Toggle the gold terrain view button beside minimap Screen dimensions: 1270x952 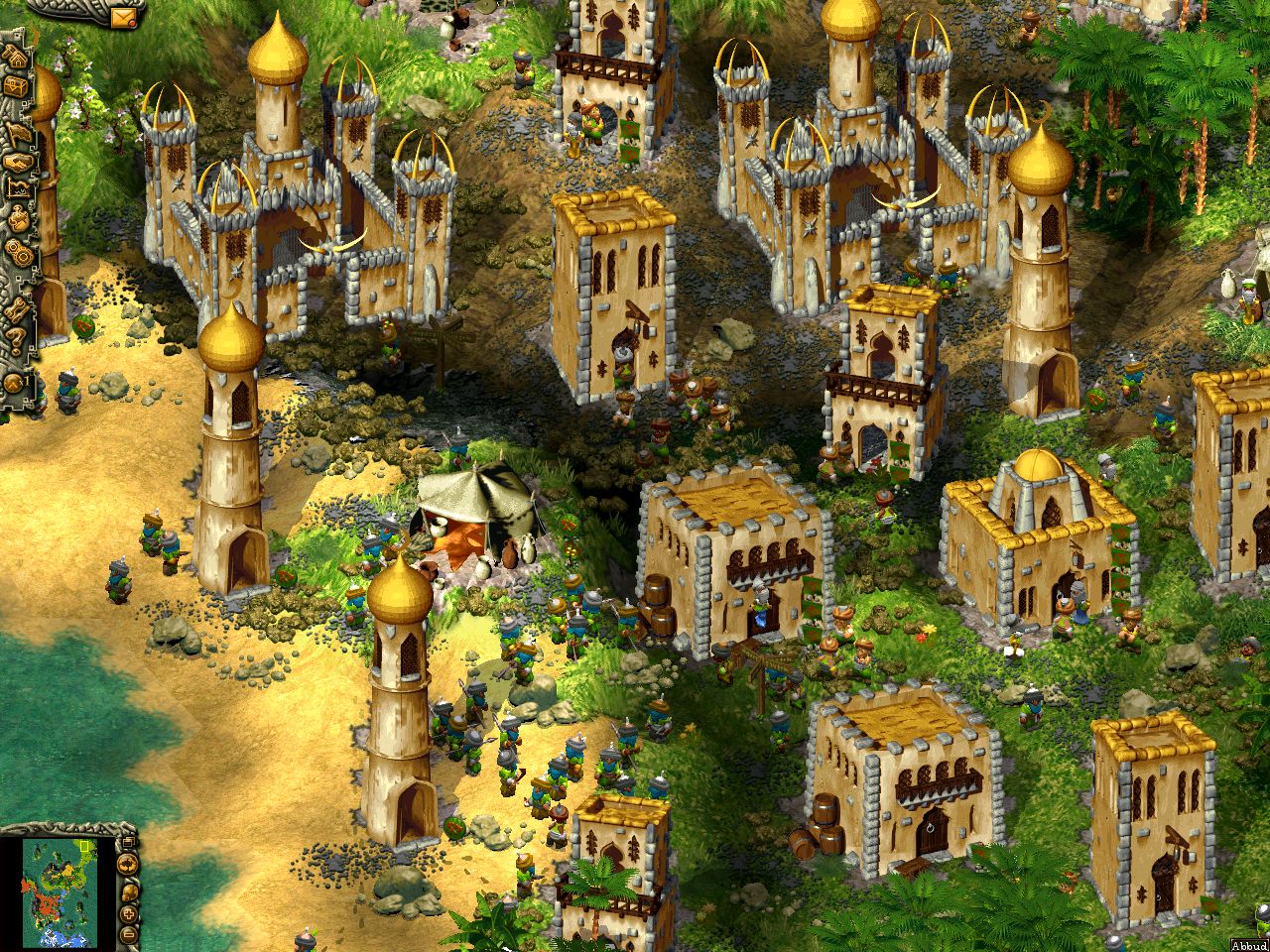tap(129, 892)
